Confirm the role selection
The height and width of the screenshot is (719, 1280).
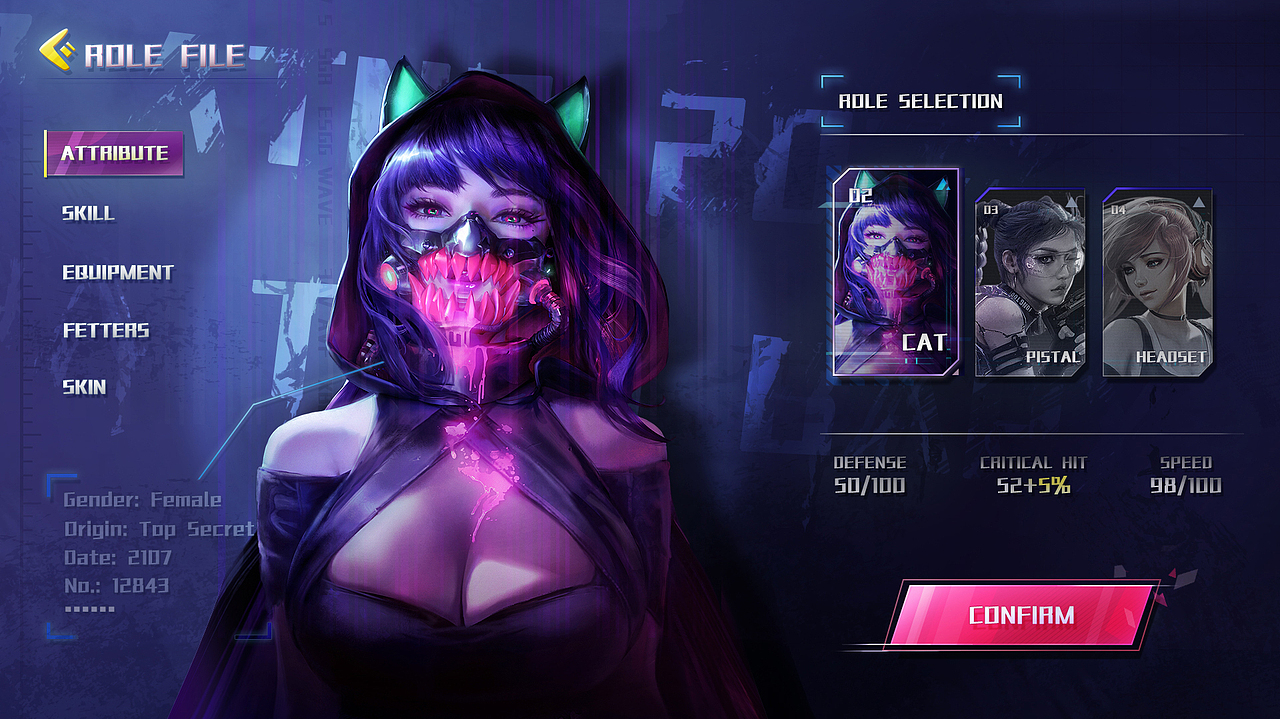click(1020, 614)
